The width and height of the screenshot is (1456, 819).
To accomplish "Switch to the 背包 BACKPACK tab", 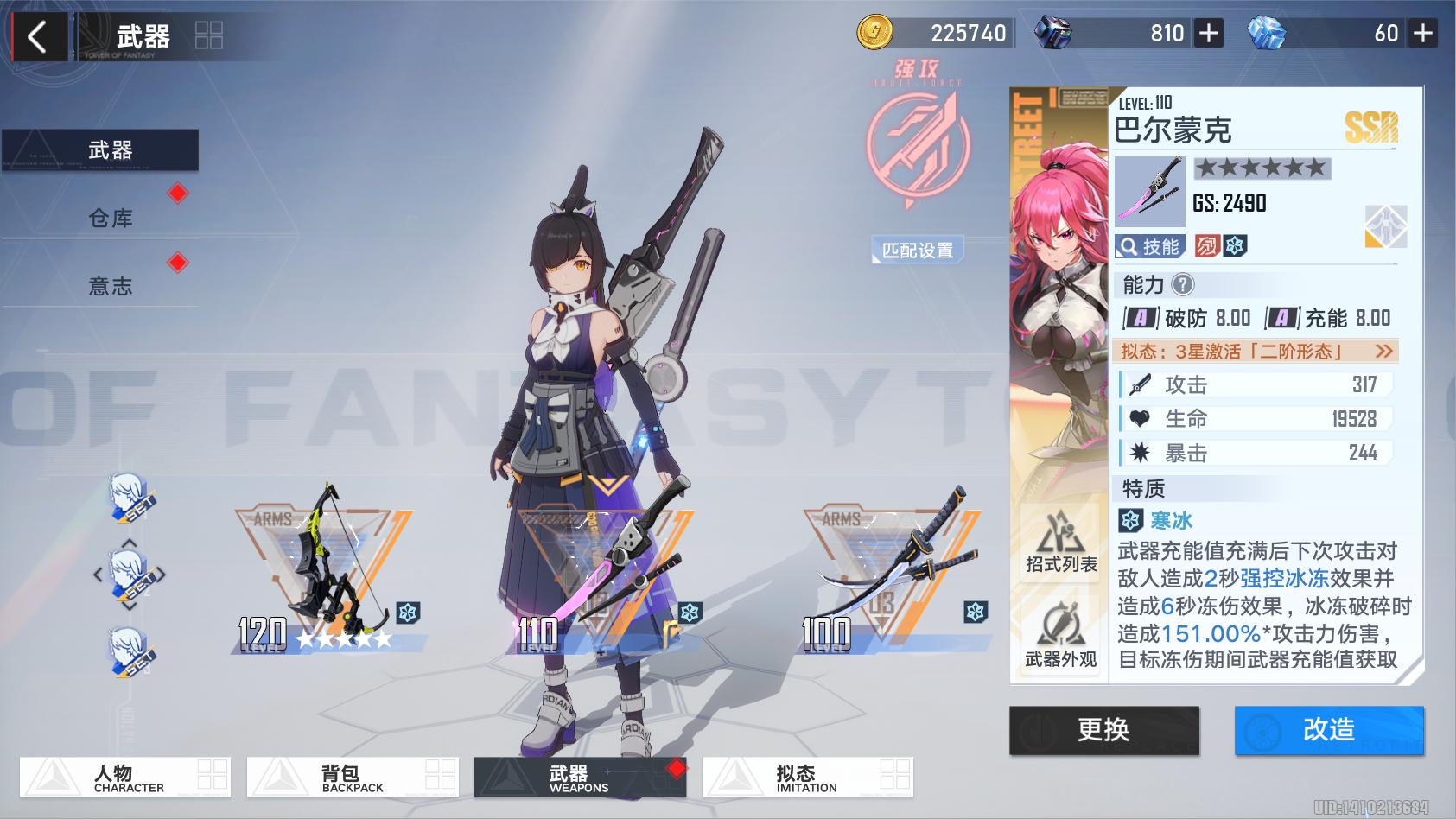I will (x=354, y=777).
